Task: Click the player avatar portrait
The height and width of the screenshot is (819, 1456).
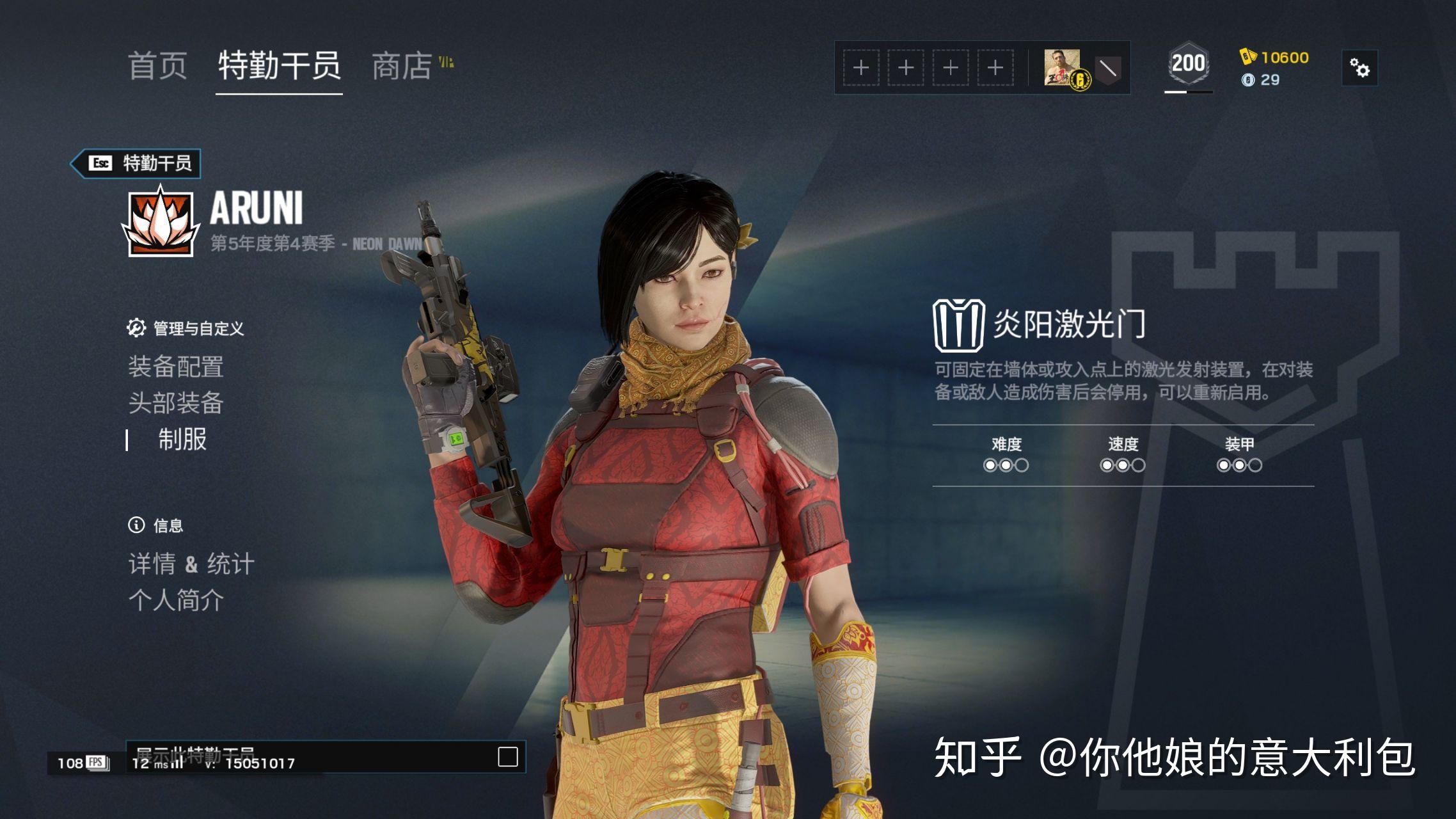Action: click(x=1062, y=67)
